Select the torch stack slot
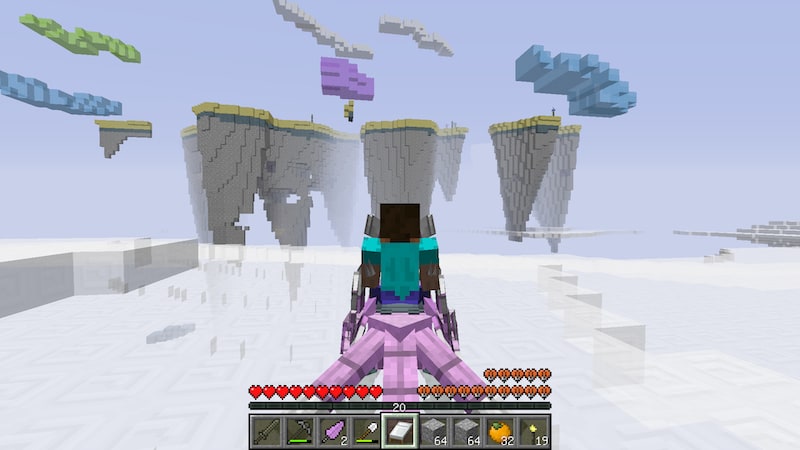The image size is (800, 450). [x=534, y=431]
